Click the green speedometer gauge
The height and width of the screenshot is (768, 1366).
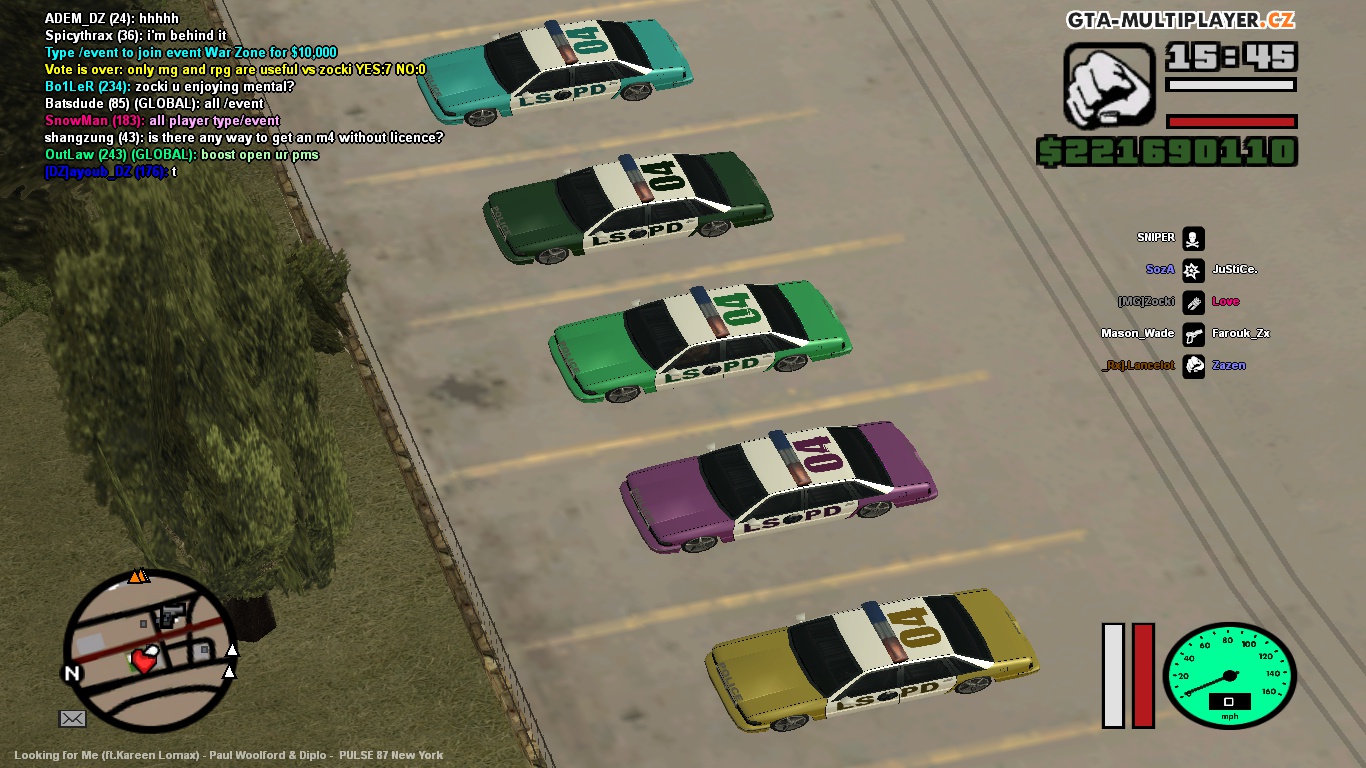pos(1229,675)
